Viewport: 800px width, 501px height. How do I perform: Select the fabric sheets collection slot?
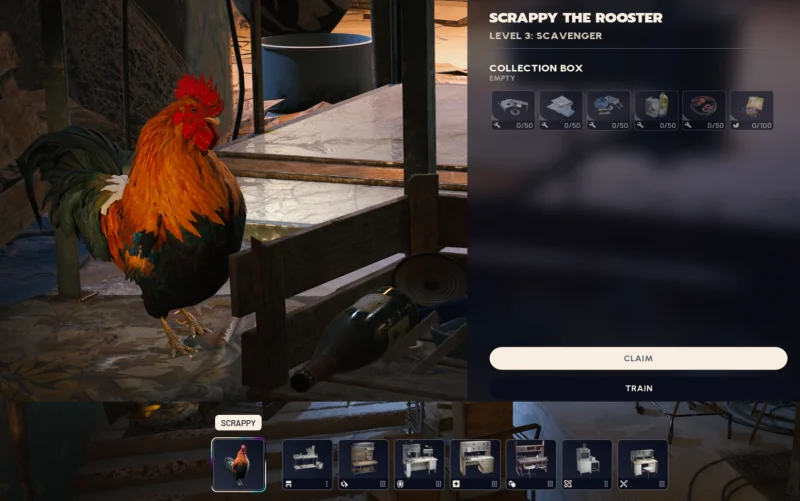[561, 111]
